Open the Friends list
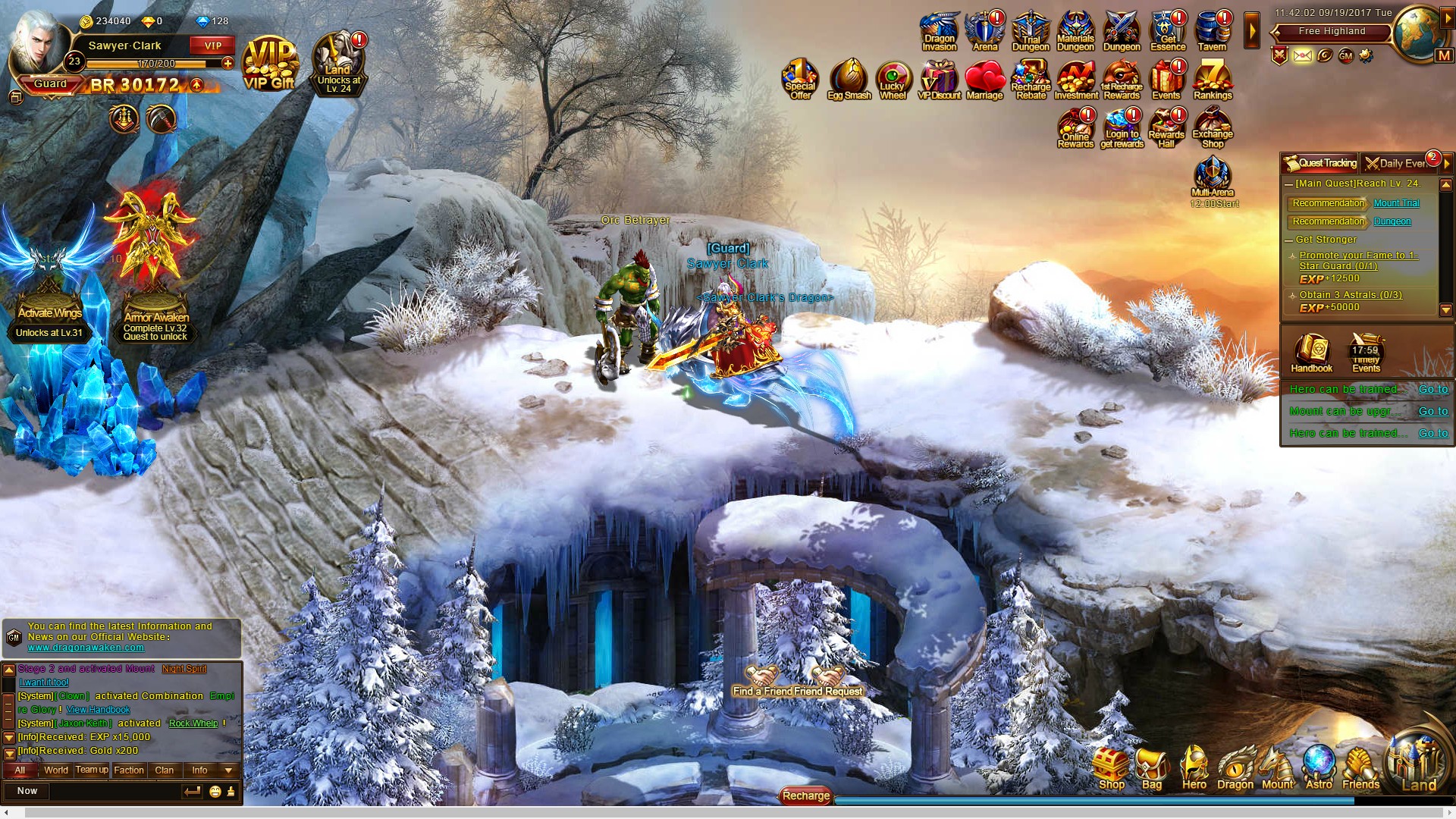 (1360, 768)
